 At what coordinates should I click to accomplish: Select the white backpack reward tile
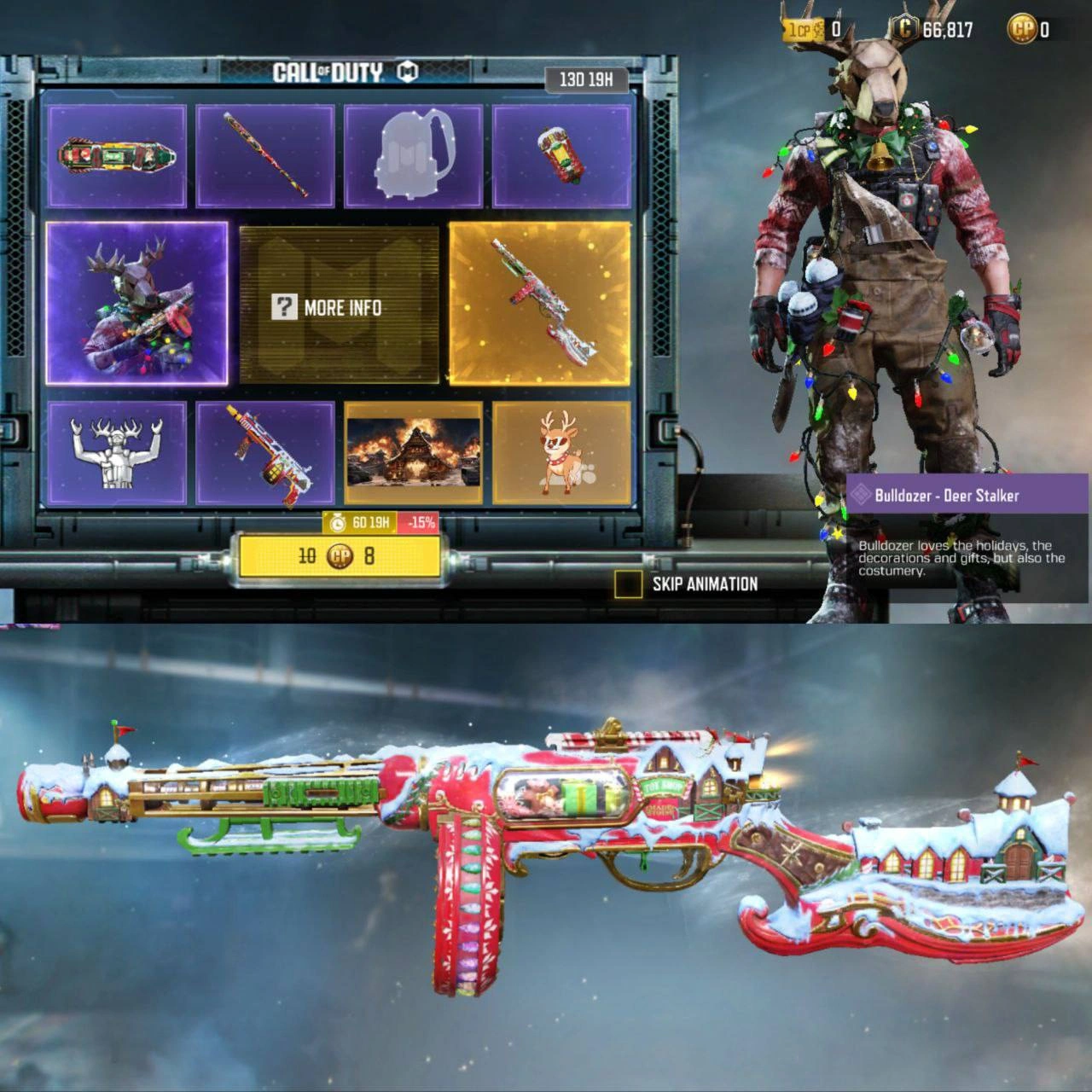tap(413, 156)
